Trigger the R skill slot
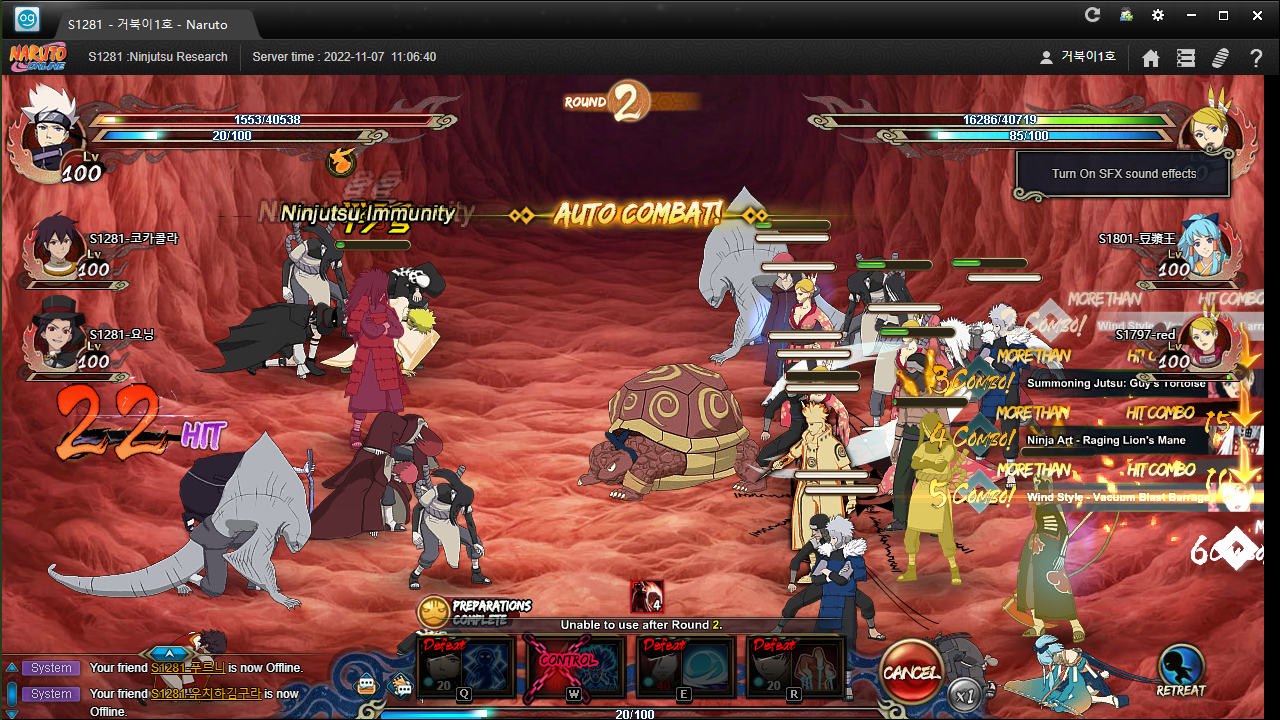Viewport: 1280px width, 720px height. [x=796, y=667]
